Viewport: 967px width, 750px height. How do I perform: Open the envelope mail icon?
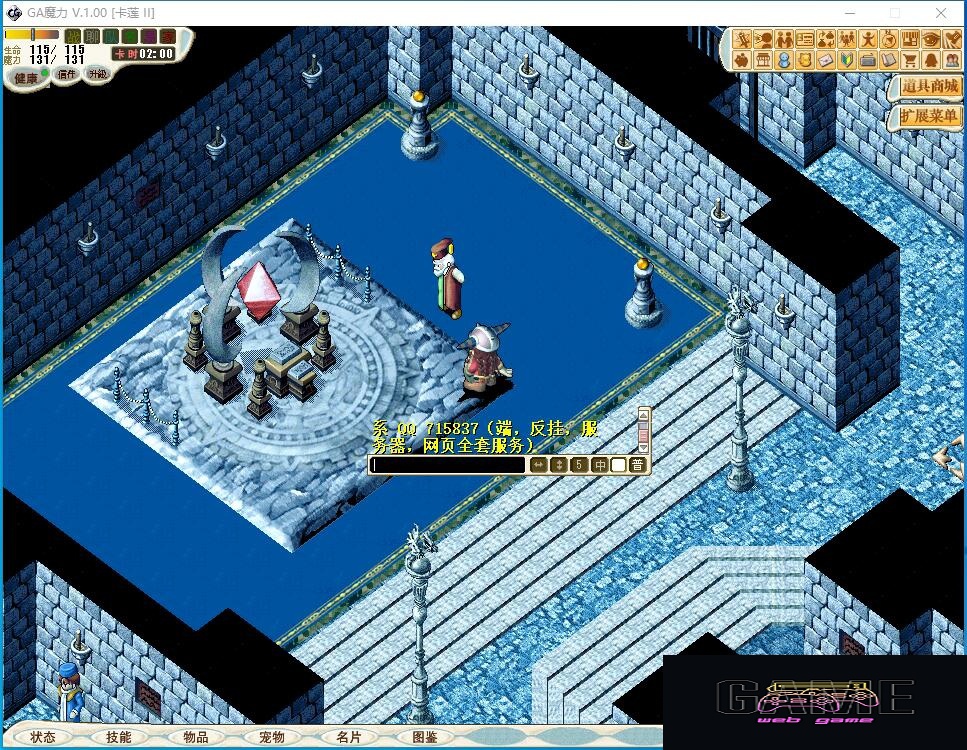[x=826, y=60]
